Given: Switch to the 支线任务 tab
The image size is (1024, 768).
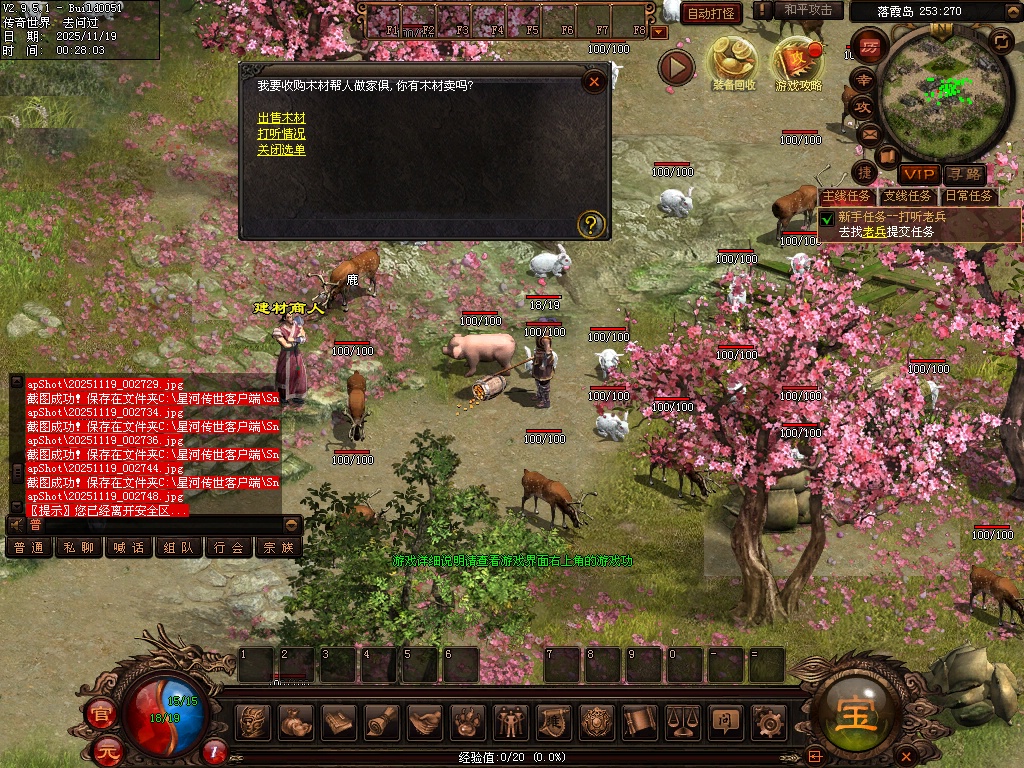Looking at the screenshot, I should 907,197.
